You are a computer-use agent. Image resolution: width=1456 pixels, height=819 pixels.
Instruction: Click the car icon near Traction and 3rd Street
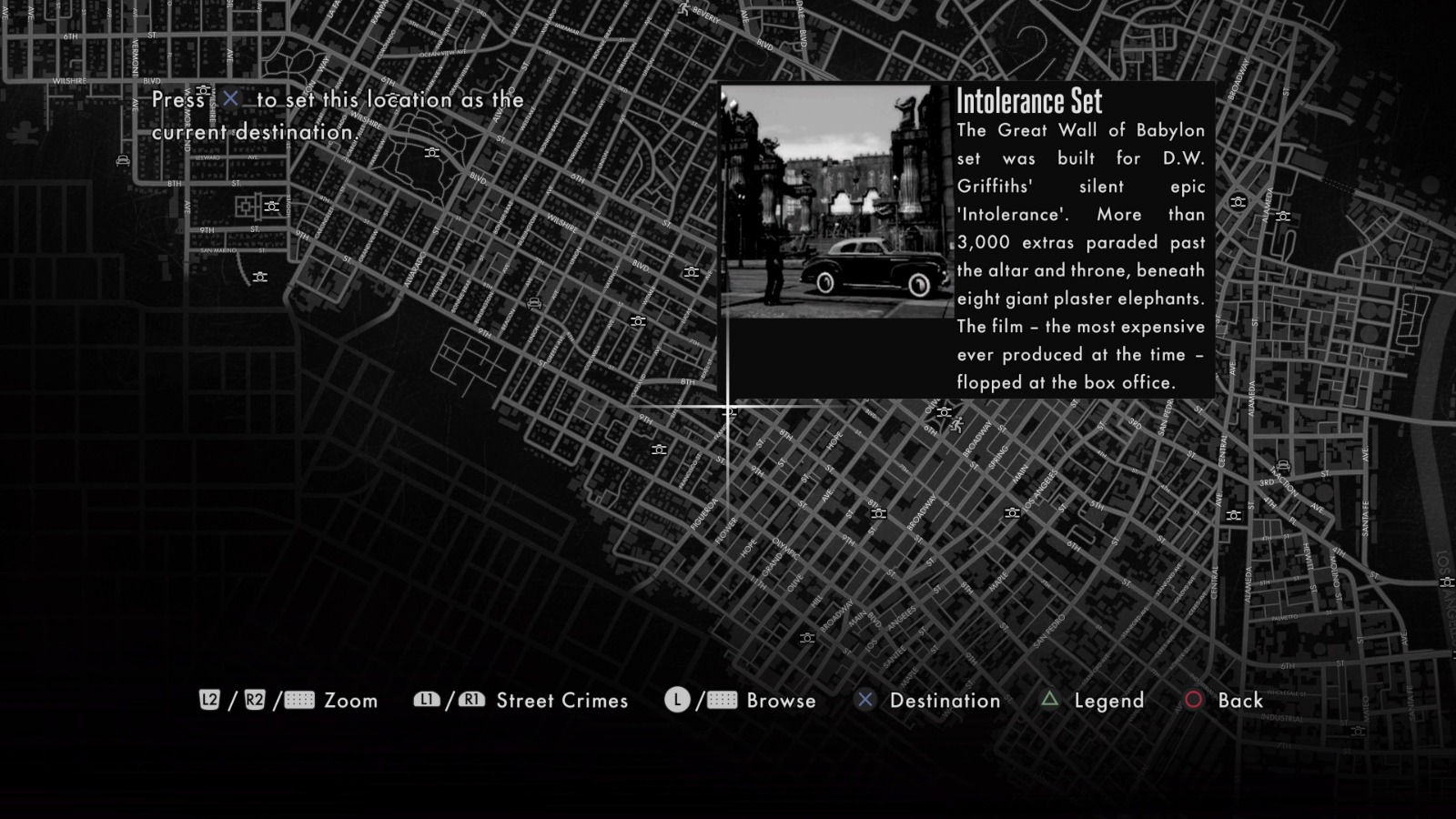tap(1283, 464)
